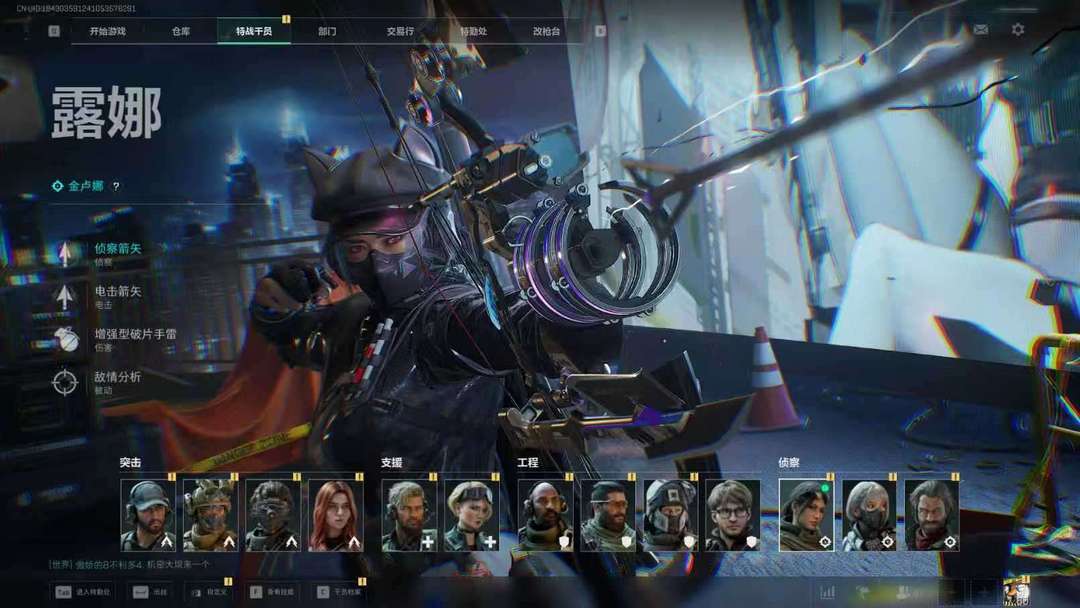Switch to the 仓库 tab
The height and width of the screenshot is (608, 1080).
pyautogui.click(x=180, y=31)
